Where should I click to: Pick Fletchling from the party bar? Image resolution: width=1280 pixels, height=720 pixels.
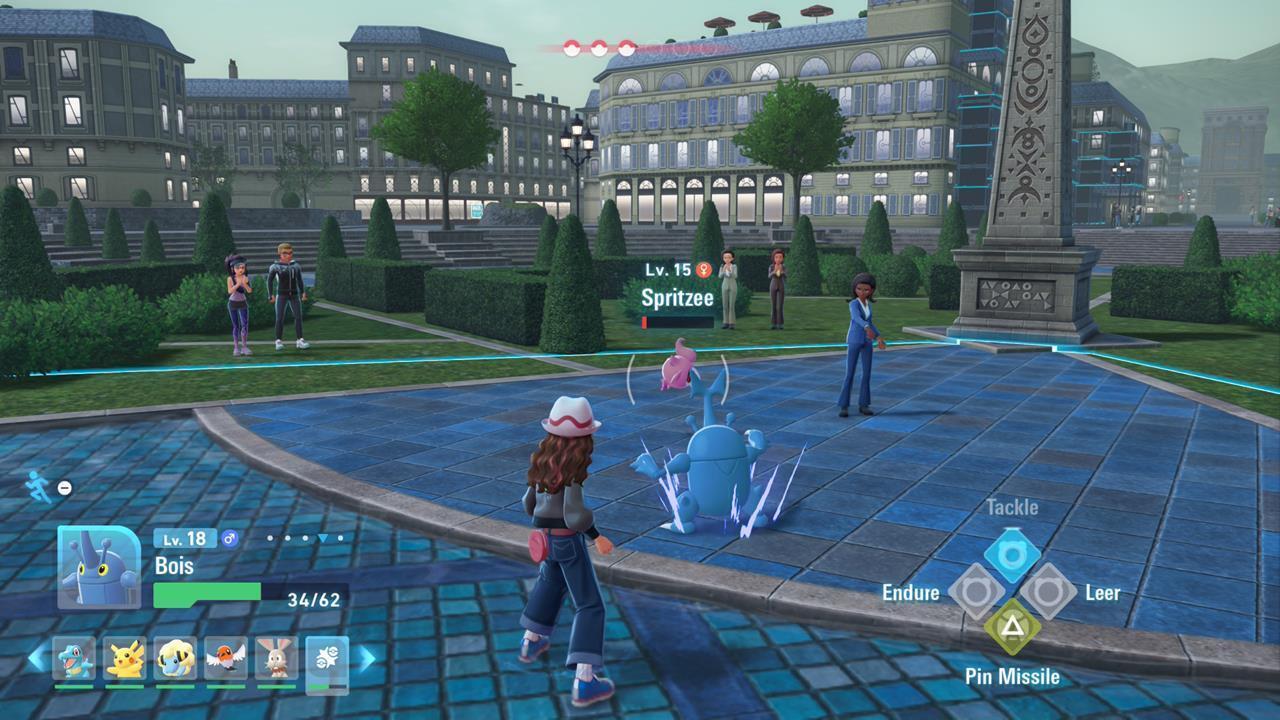click(x=226, y=658)
